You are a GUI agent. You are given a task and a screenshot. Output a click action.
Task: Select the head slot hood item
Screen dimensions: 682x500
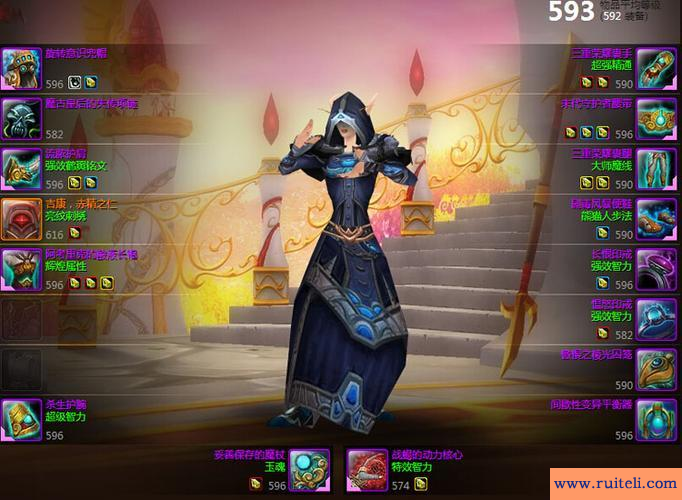click(x=21, y=68)
